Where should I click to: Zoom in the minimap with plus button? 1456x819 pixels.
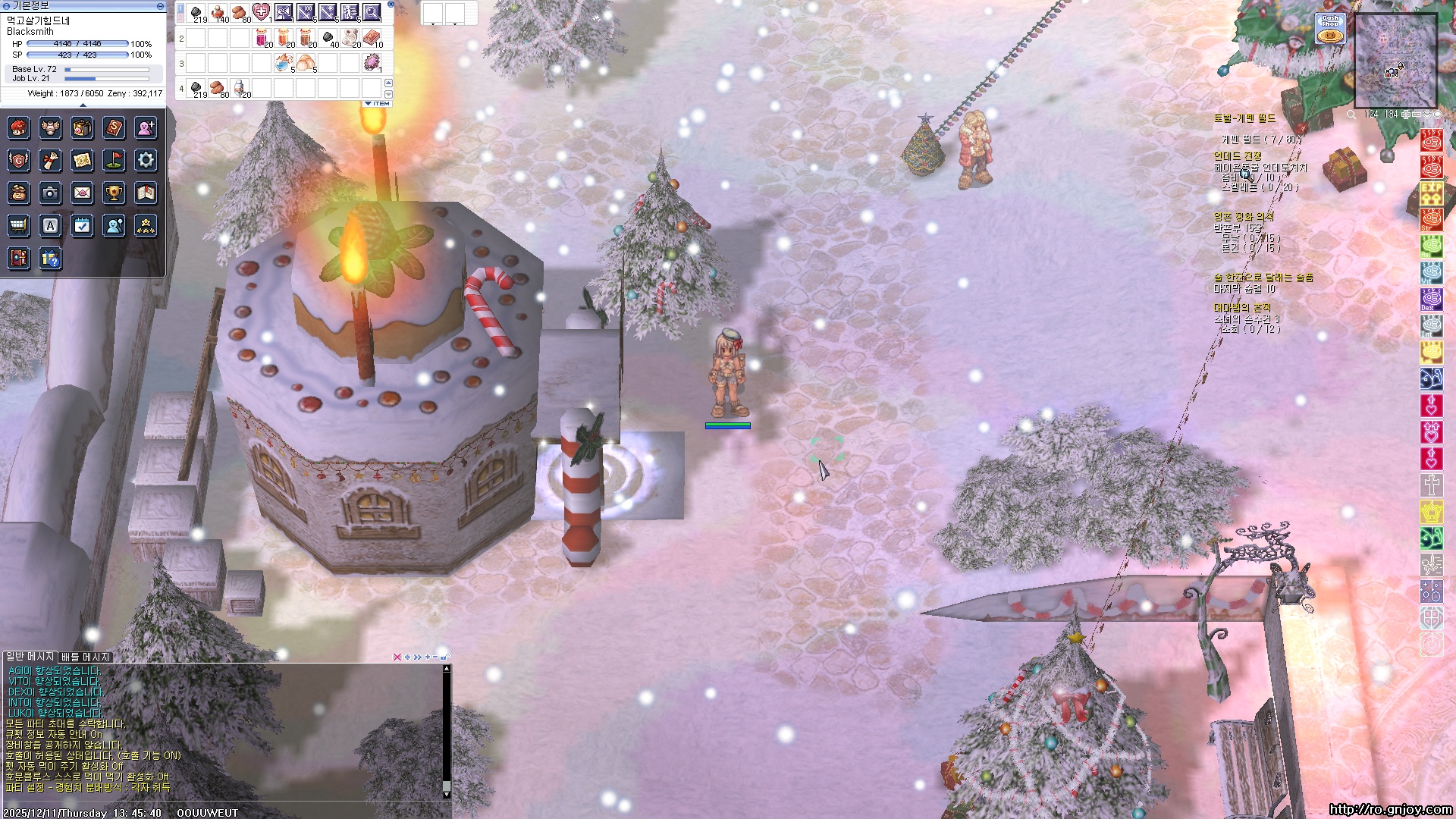tap(1407, 115)
